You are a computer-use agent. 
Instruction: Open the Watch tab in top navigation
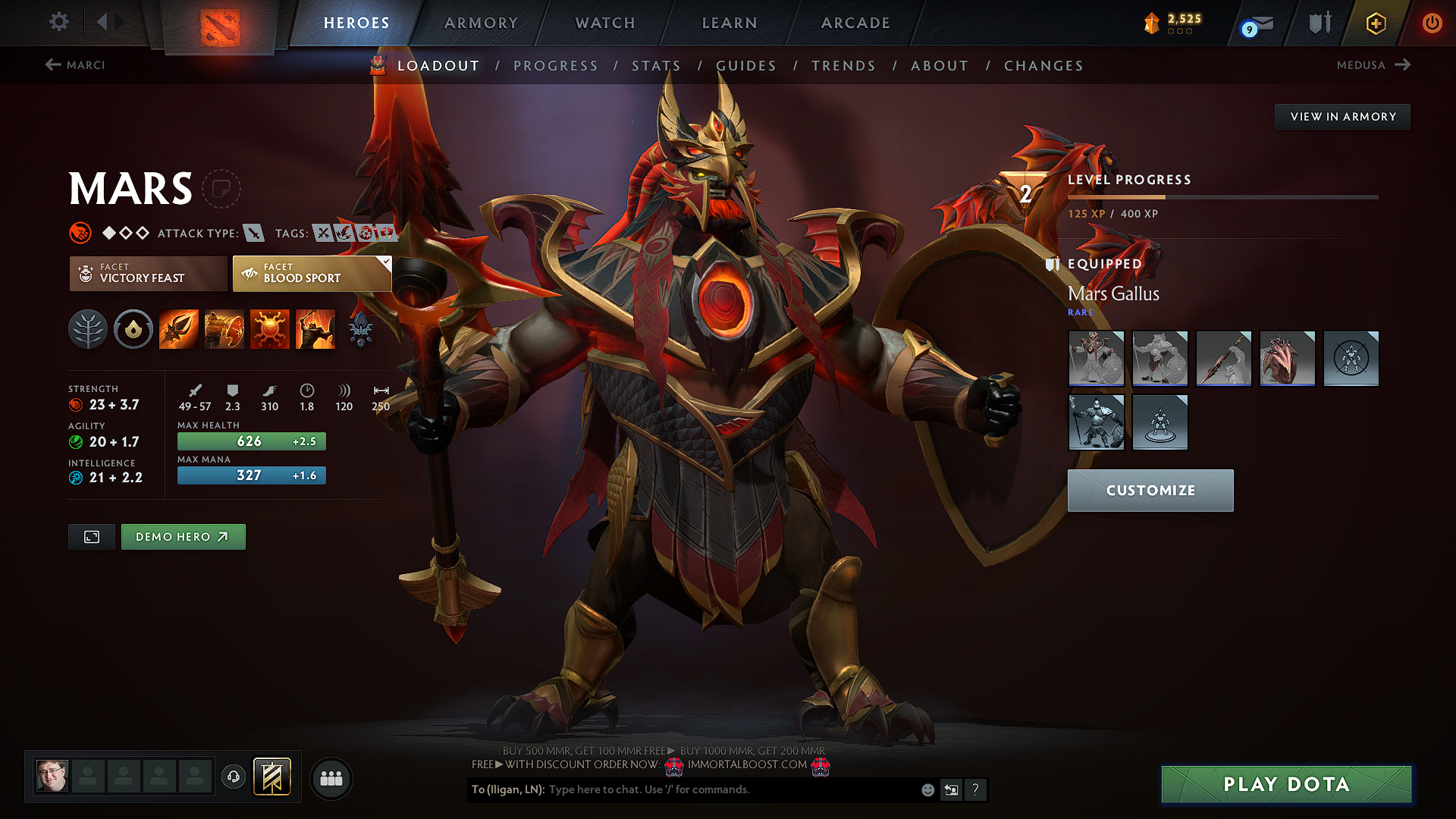click(604, 23)
